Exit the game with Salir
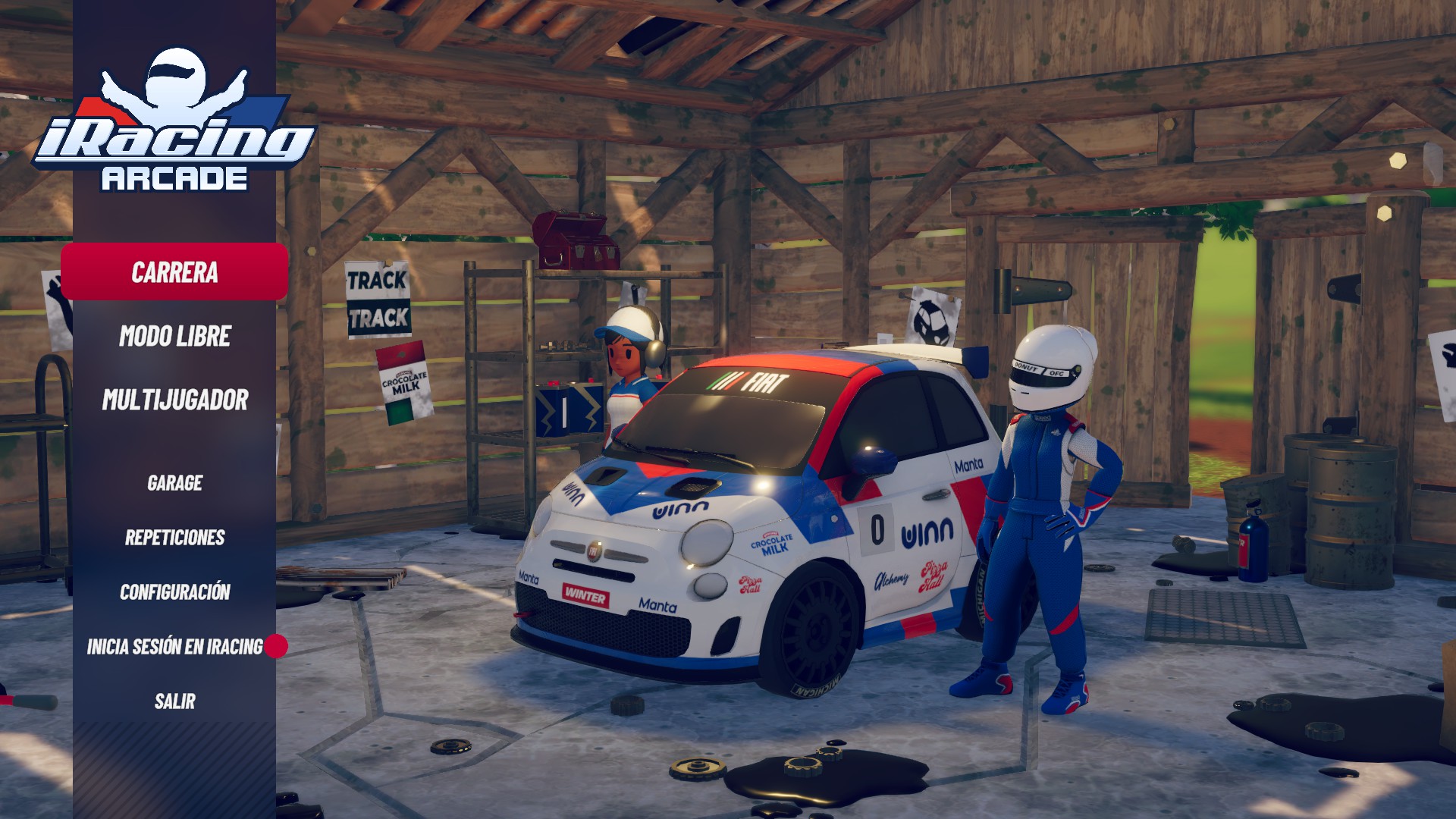This screenshot has width=1456, height=819. [x=174, y=701]
